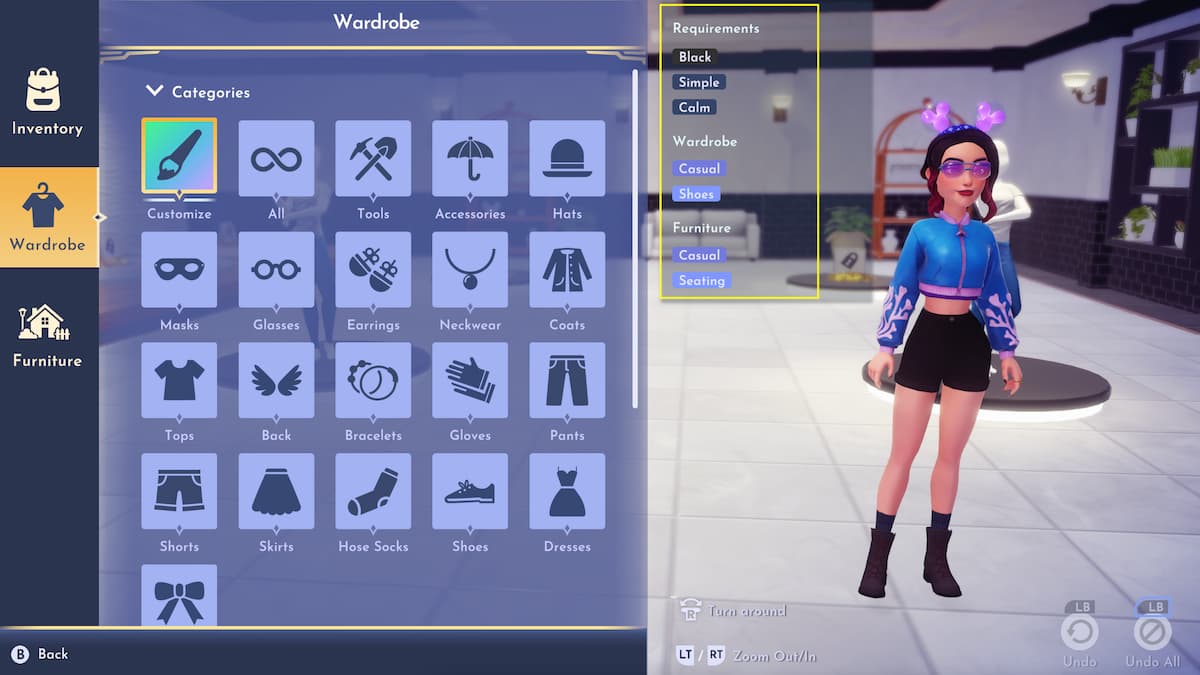
Task: Choose the Tools category
Action: pos(373,158)
